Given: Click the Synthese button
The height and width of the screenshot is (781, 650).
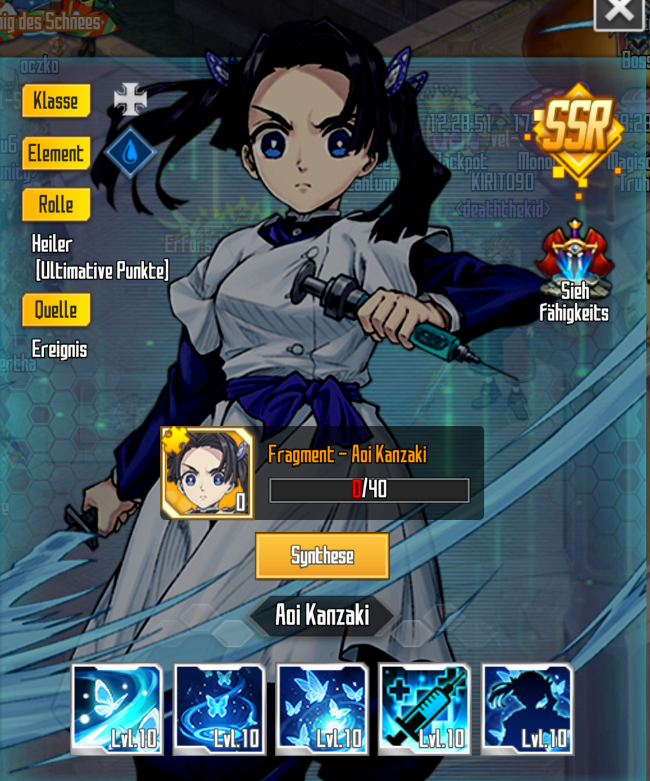Looking at the screenshot, I should (x=322, y=556).
